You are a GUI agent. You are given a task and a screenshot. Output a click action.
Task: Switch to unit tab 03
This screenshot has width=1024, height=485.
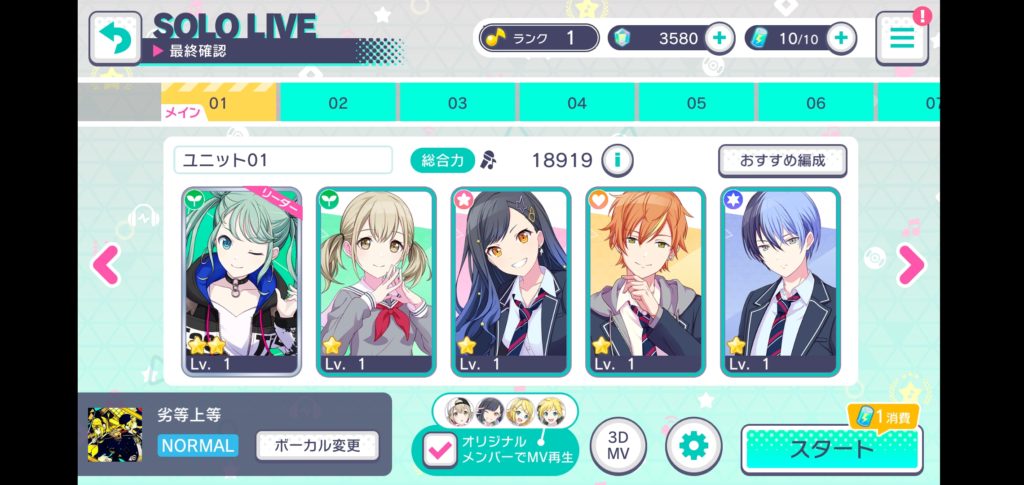pos(457,103)
